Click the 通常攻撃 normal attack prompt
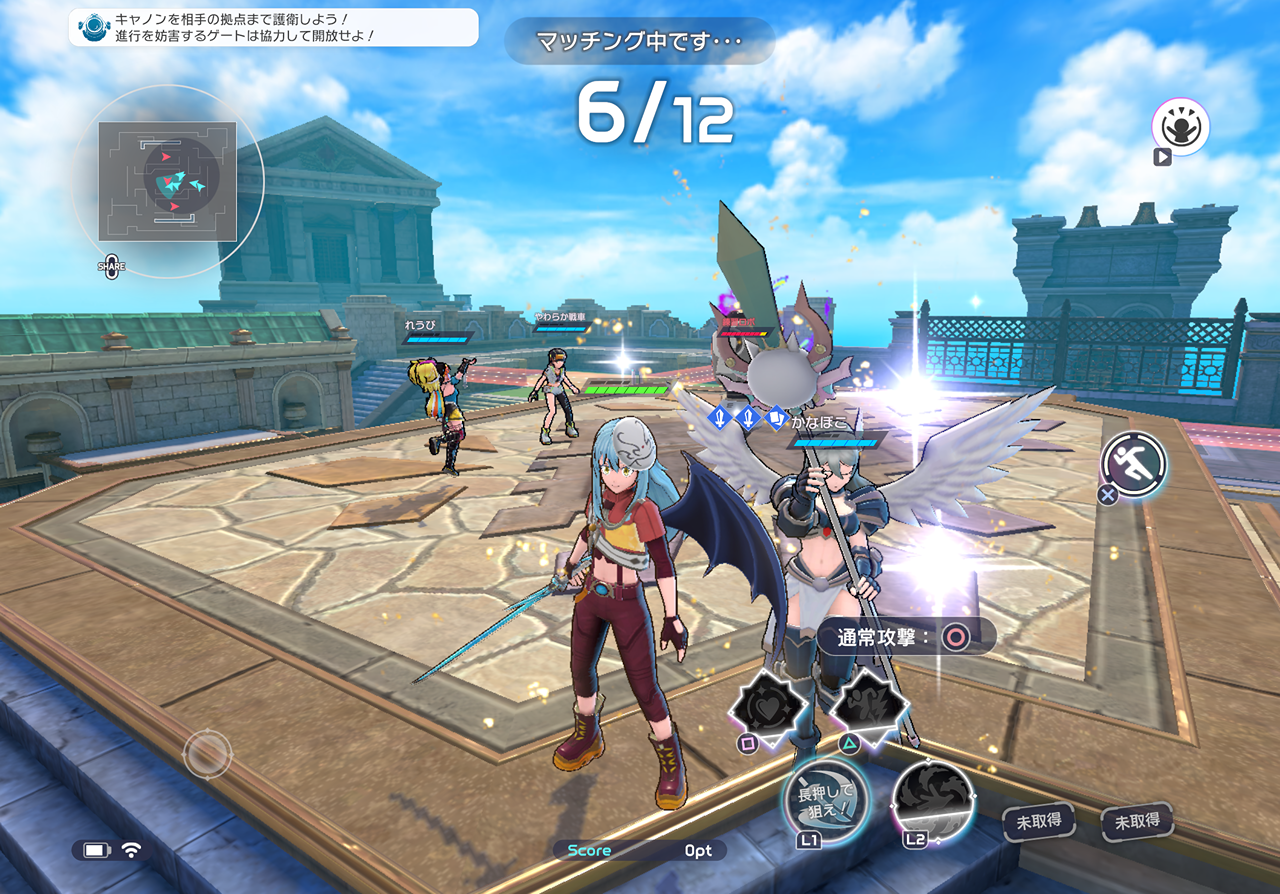This screenshot has width=1280, height=894. click(905, 637)
